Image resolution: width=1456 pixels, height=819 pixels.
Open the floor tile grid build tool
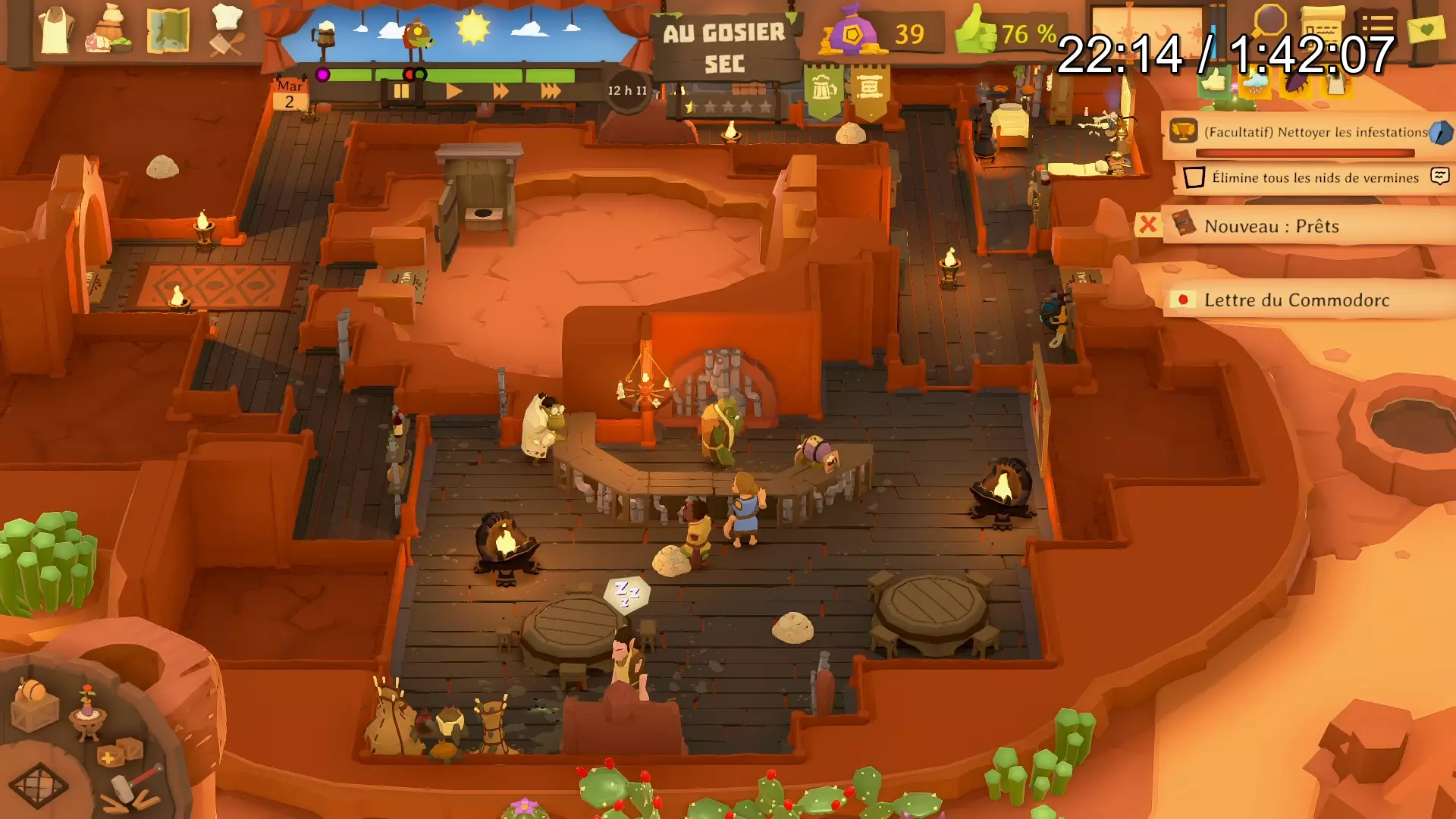(x=38, y=785)
